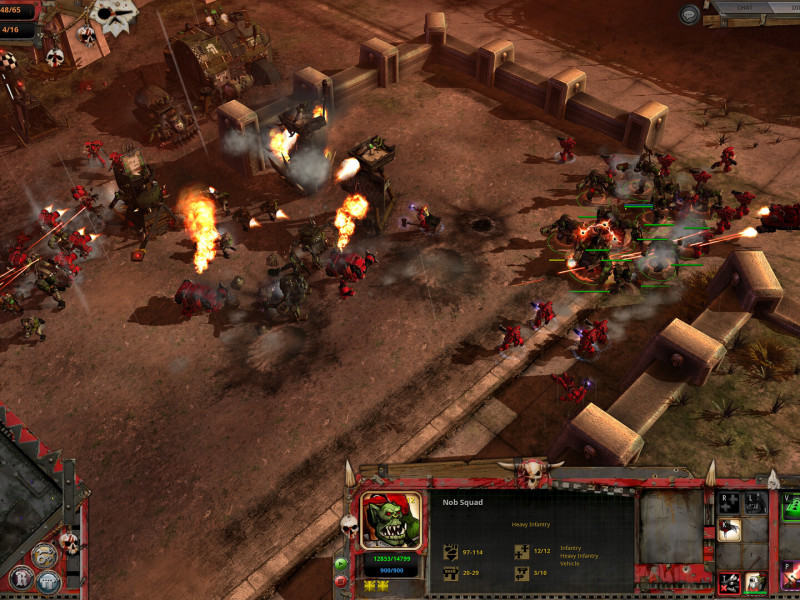Click the white figure icon on red
This screenshot has width=800, height=600.
[755, 582]
